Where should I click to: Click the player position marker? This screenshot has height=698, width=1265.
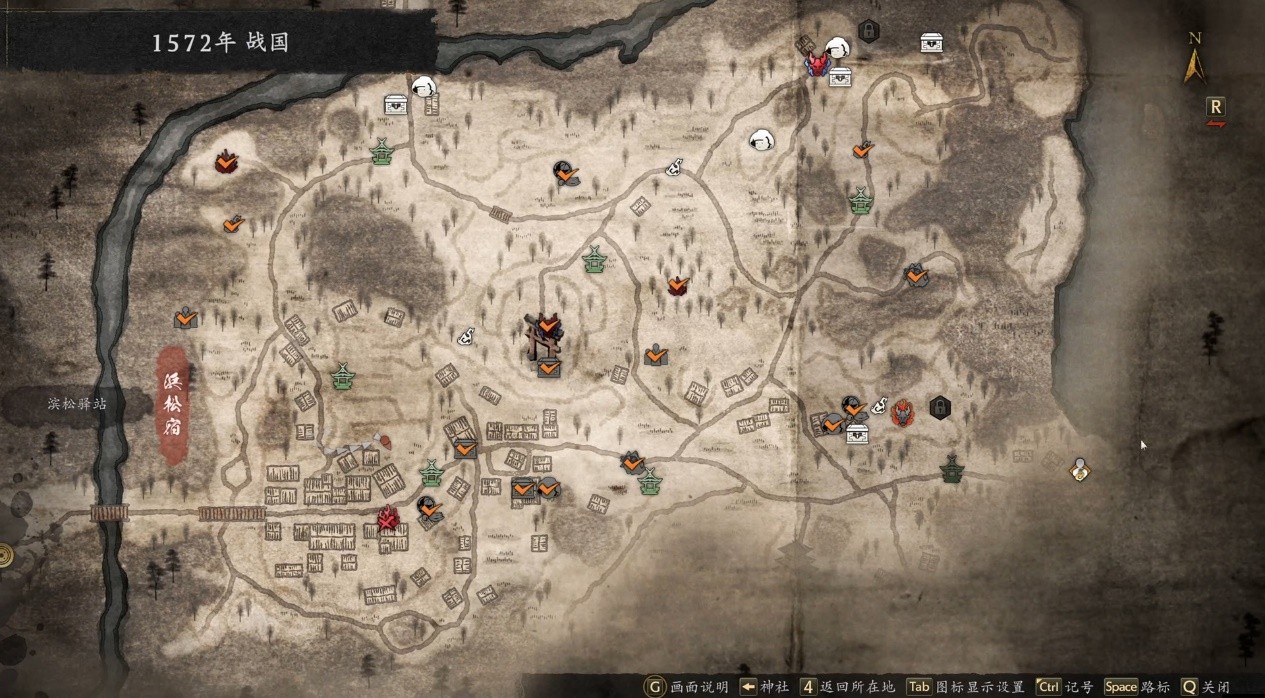click(x=1078, y=469)
